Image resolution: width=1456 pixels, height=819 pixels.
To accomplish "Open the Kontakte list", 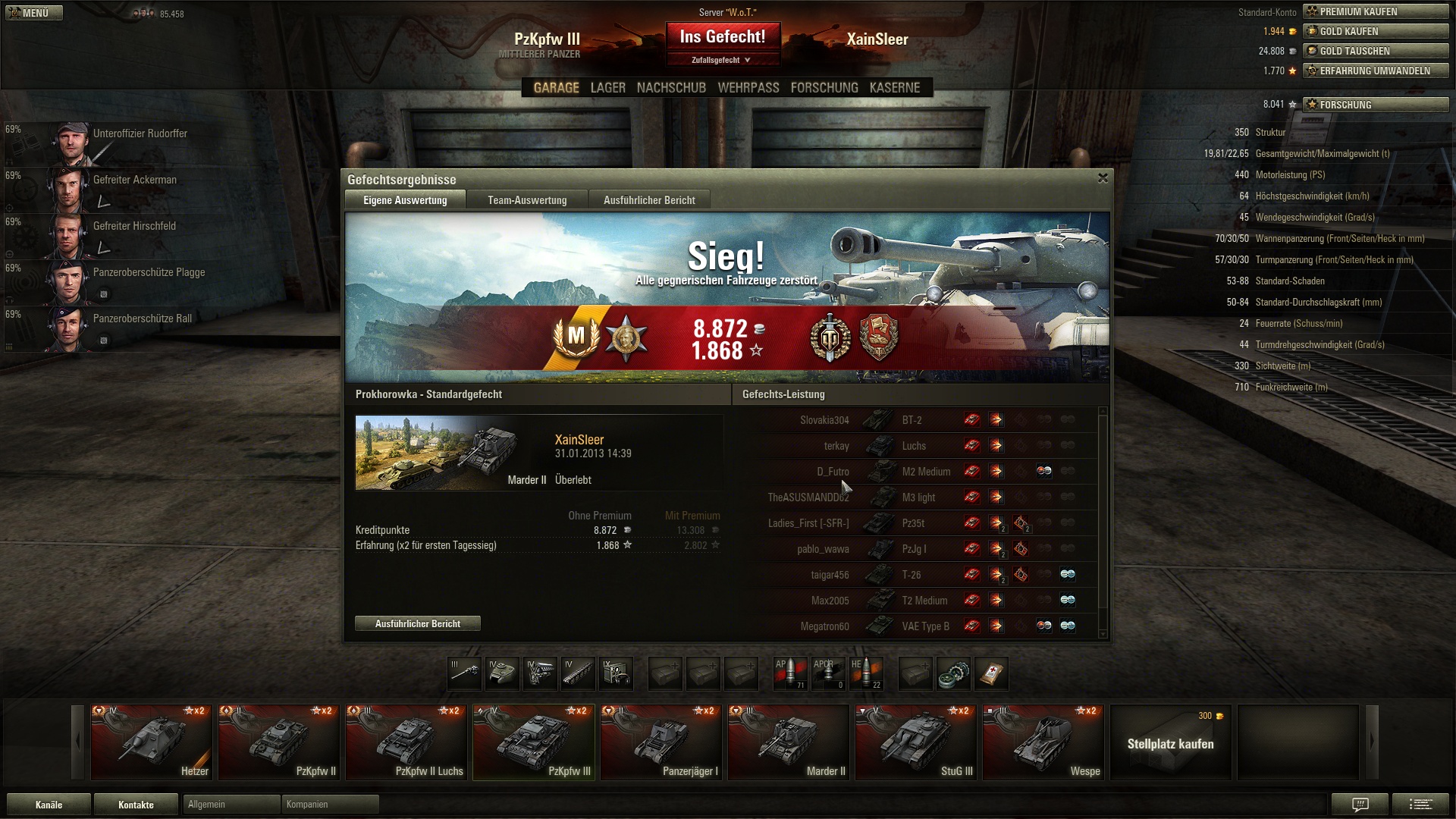I will pyautogui.click(x=136, y=805).
